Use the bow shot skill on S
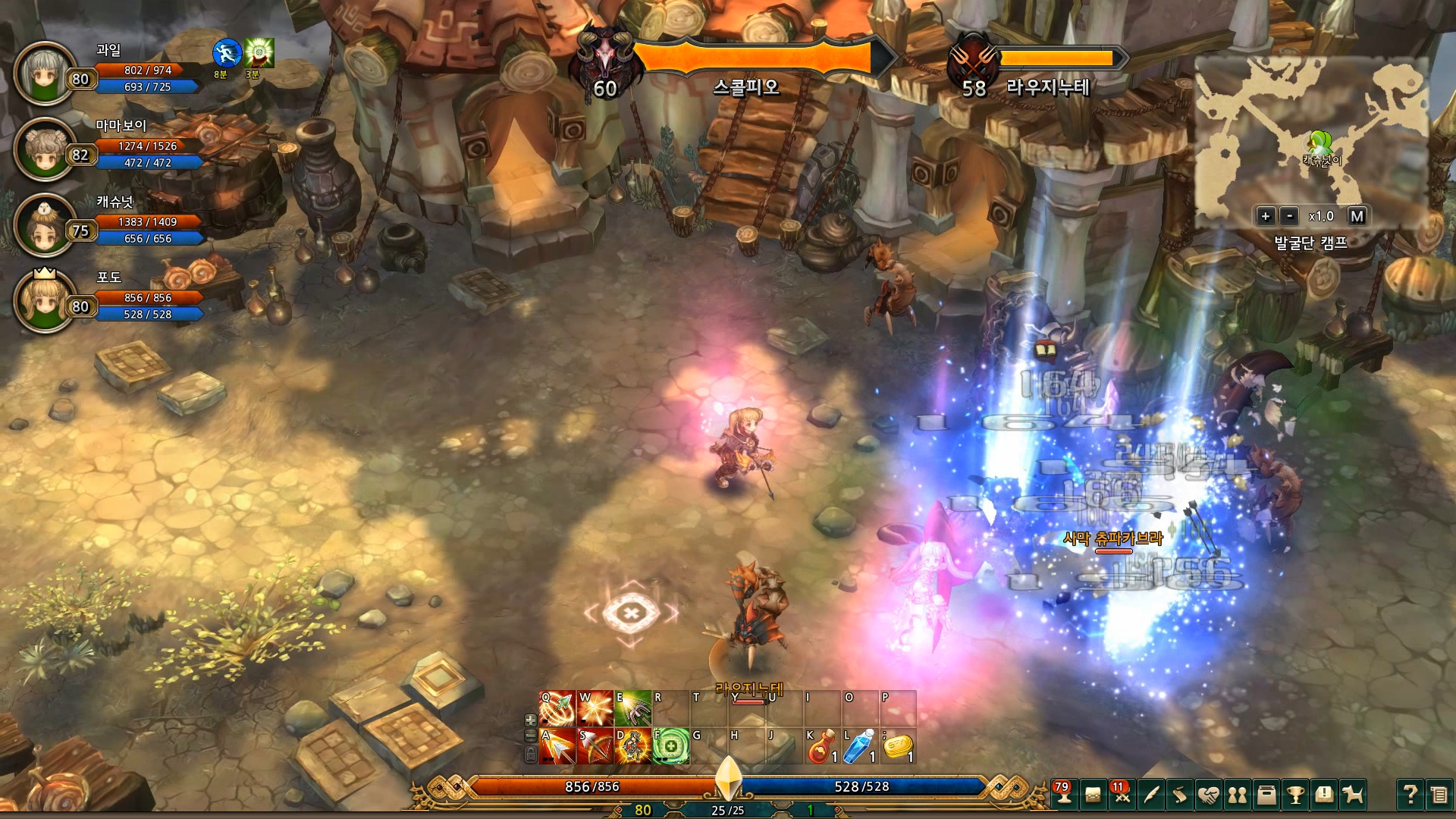 click(595, 746)
